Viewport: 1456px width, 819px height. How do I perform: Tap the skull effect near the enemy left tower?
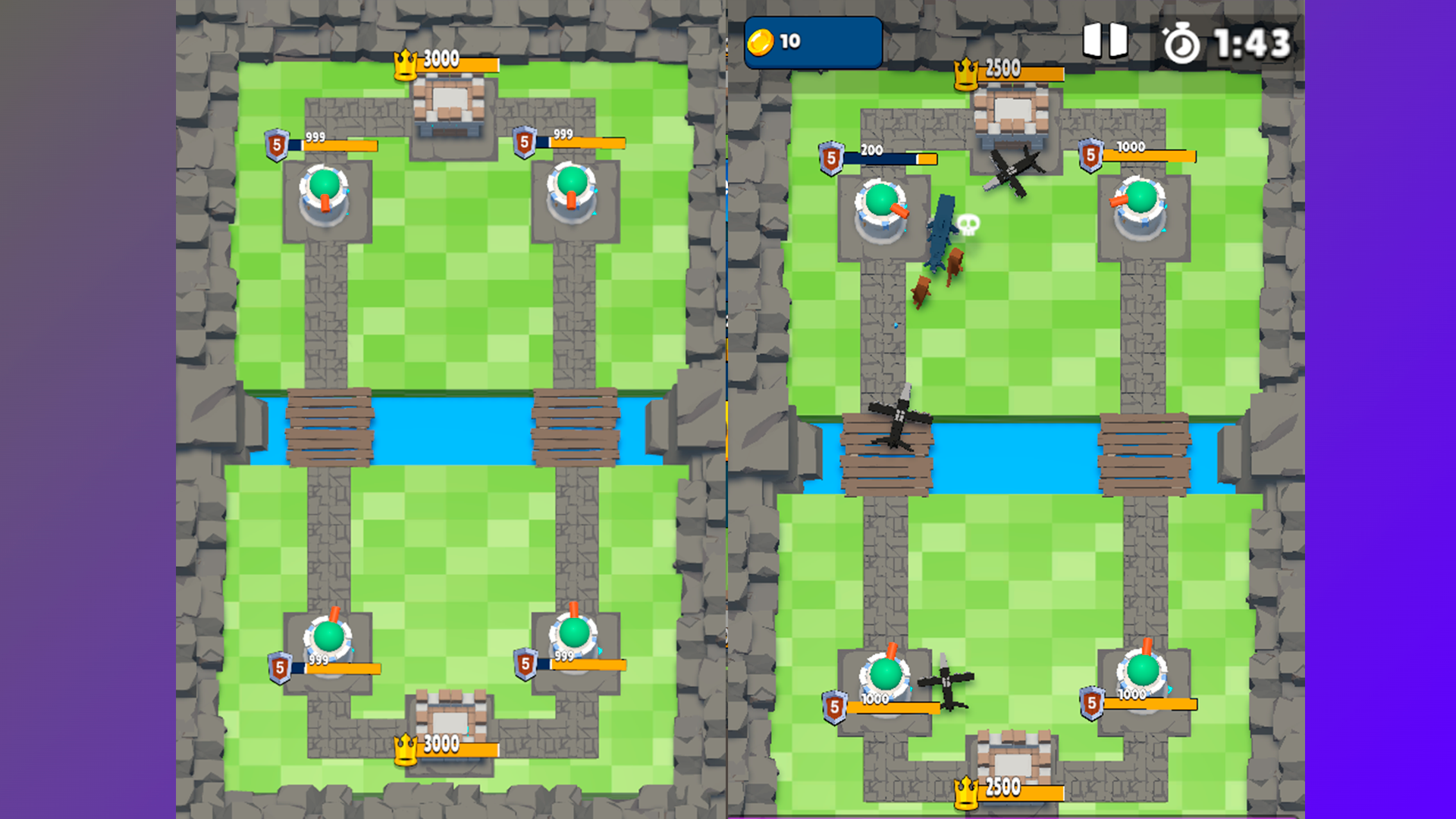tap(967, 224)
